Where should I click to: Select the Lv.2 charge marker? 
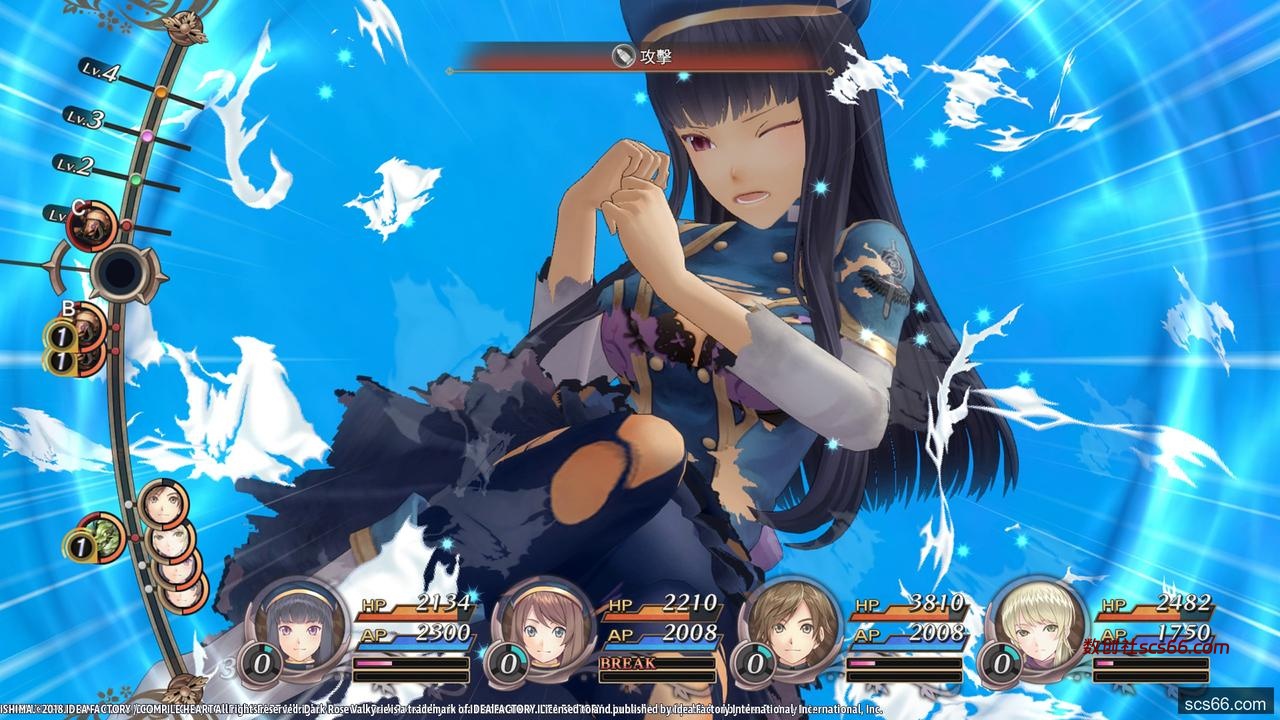coord(135,180)
